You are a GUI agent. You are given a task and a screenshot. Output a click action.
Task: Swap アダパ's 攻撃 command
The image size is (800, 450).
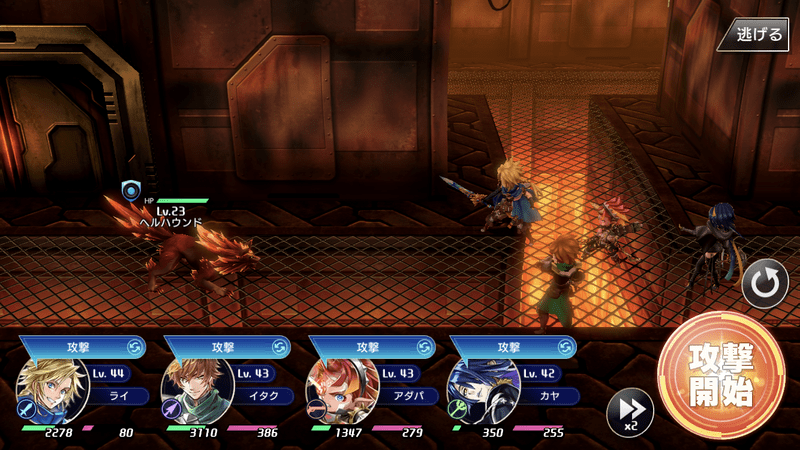tap(423, 346)
